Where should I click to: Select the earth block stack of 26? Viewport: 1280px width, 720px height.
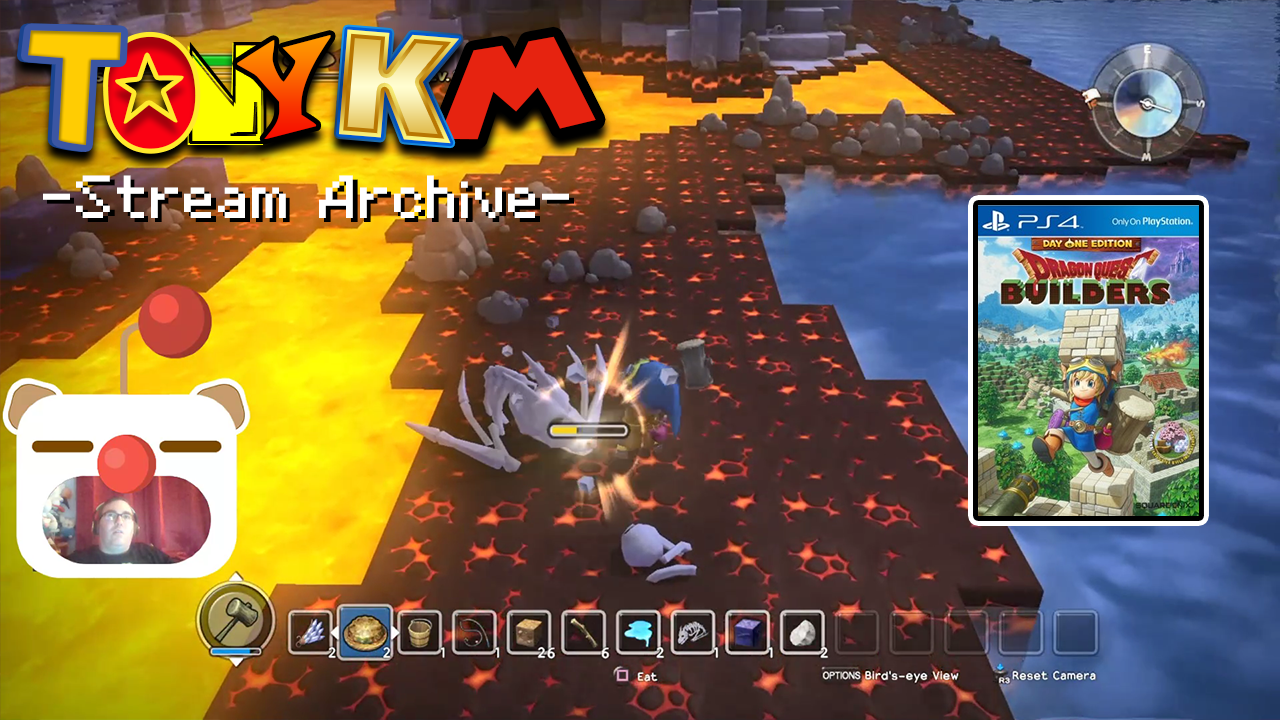(x=528, y=632)
